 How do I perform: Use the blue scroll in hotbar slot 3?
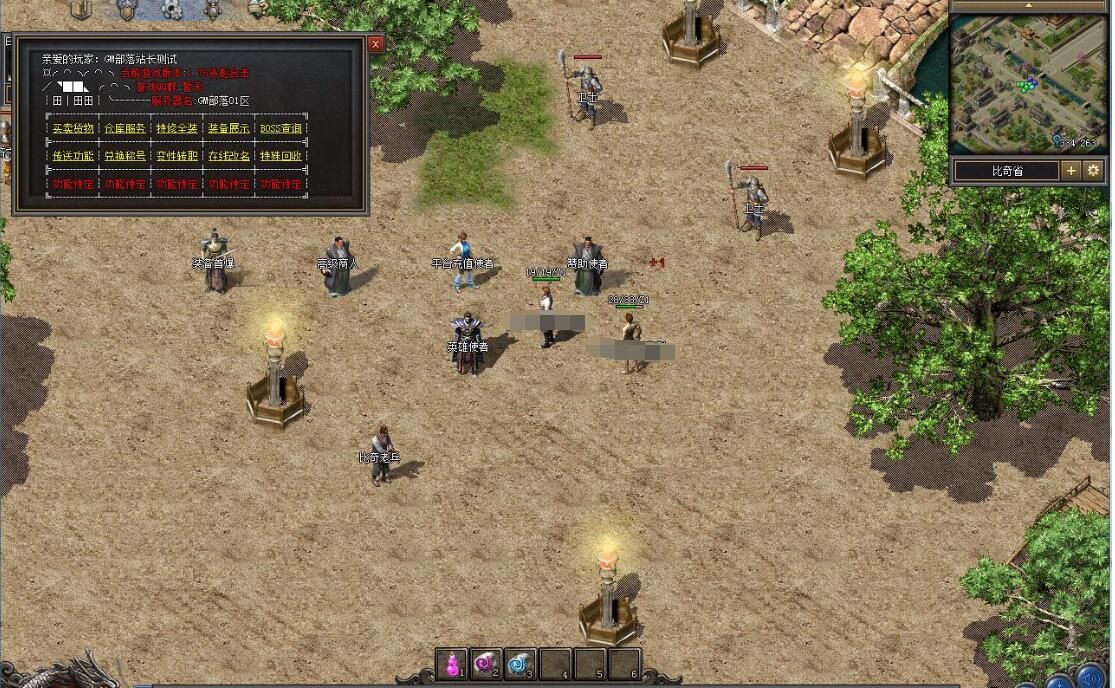(520, 664)
